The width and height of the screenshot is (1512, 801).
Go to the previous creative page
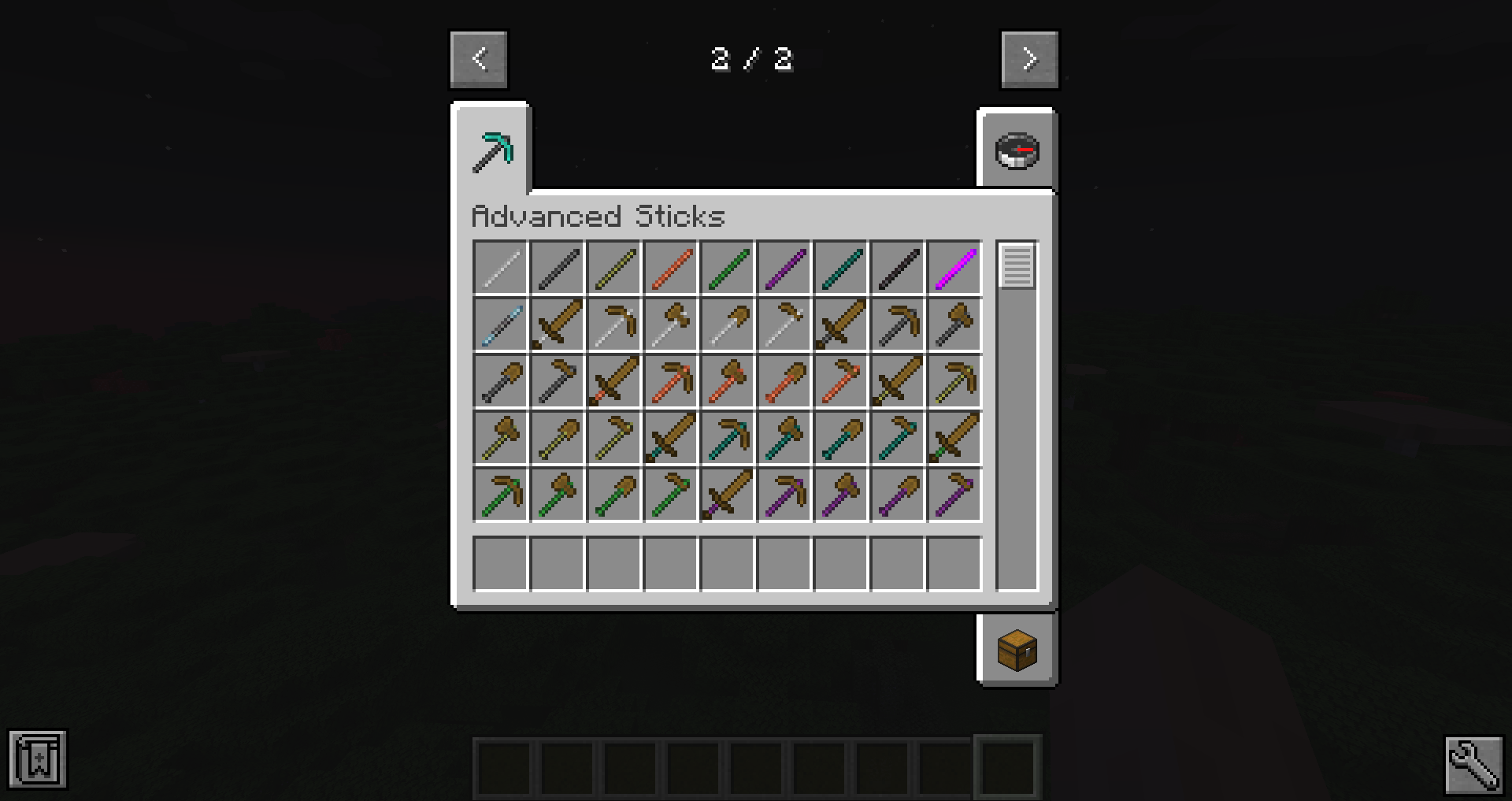479,59
